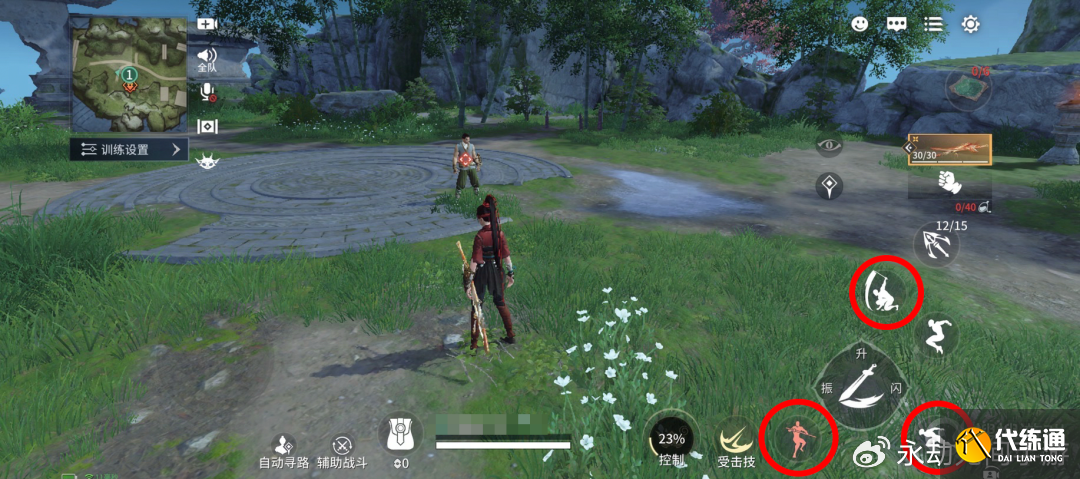The height and width of the screenshot is (479, 1080).
Task: Toggle the muted microphone icon
Action: [x=208, y=92]
